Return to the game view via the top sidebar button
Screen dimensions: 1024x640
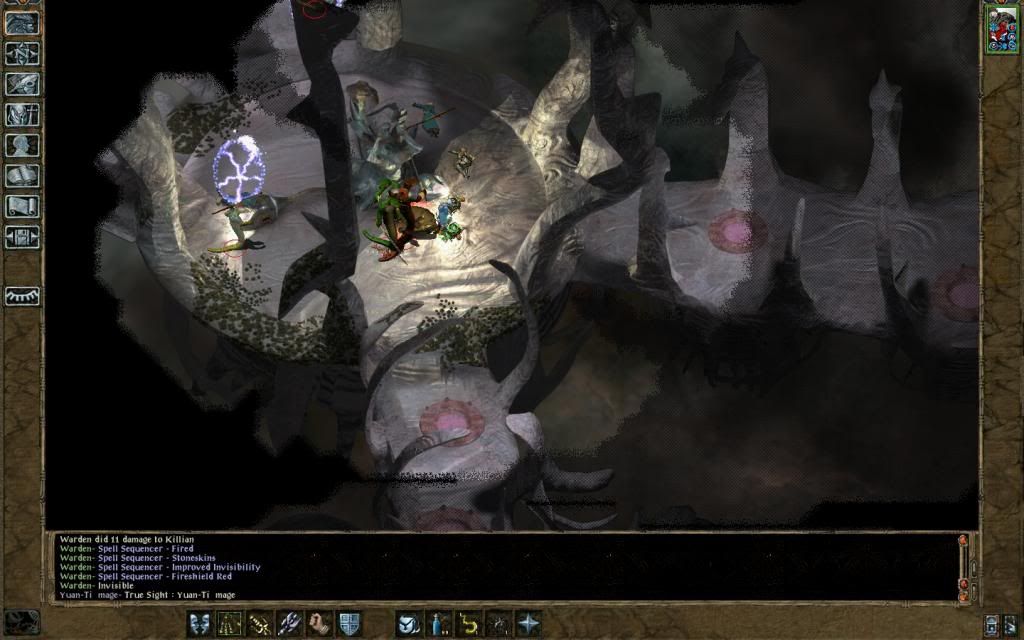tap(22, 22)
